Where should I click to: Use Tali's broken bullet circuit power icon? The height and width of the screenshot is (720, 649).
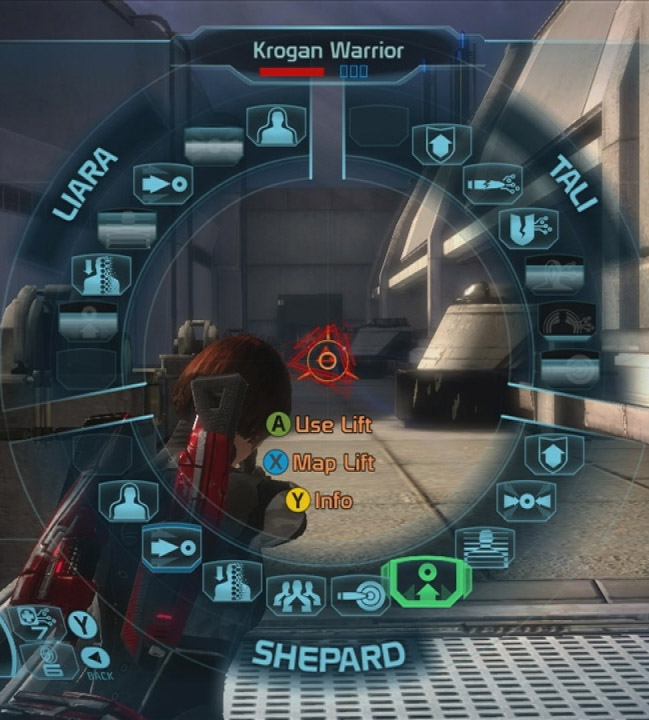pos(492,181)
